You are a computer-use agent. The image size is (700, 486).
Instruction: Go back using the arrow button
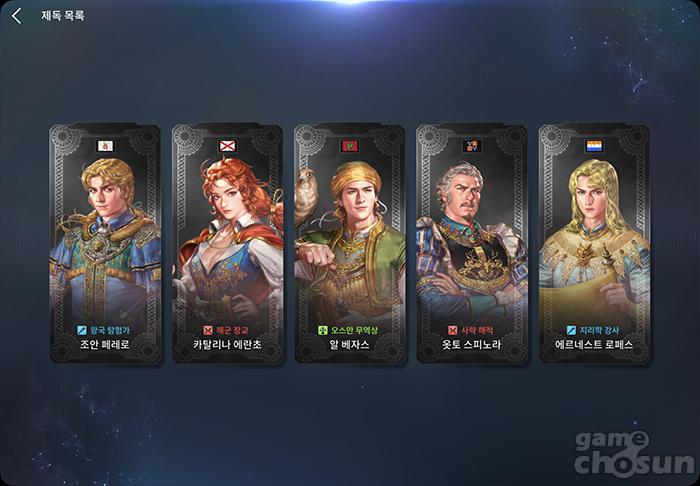coord(16,16)
